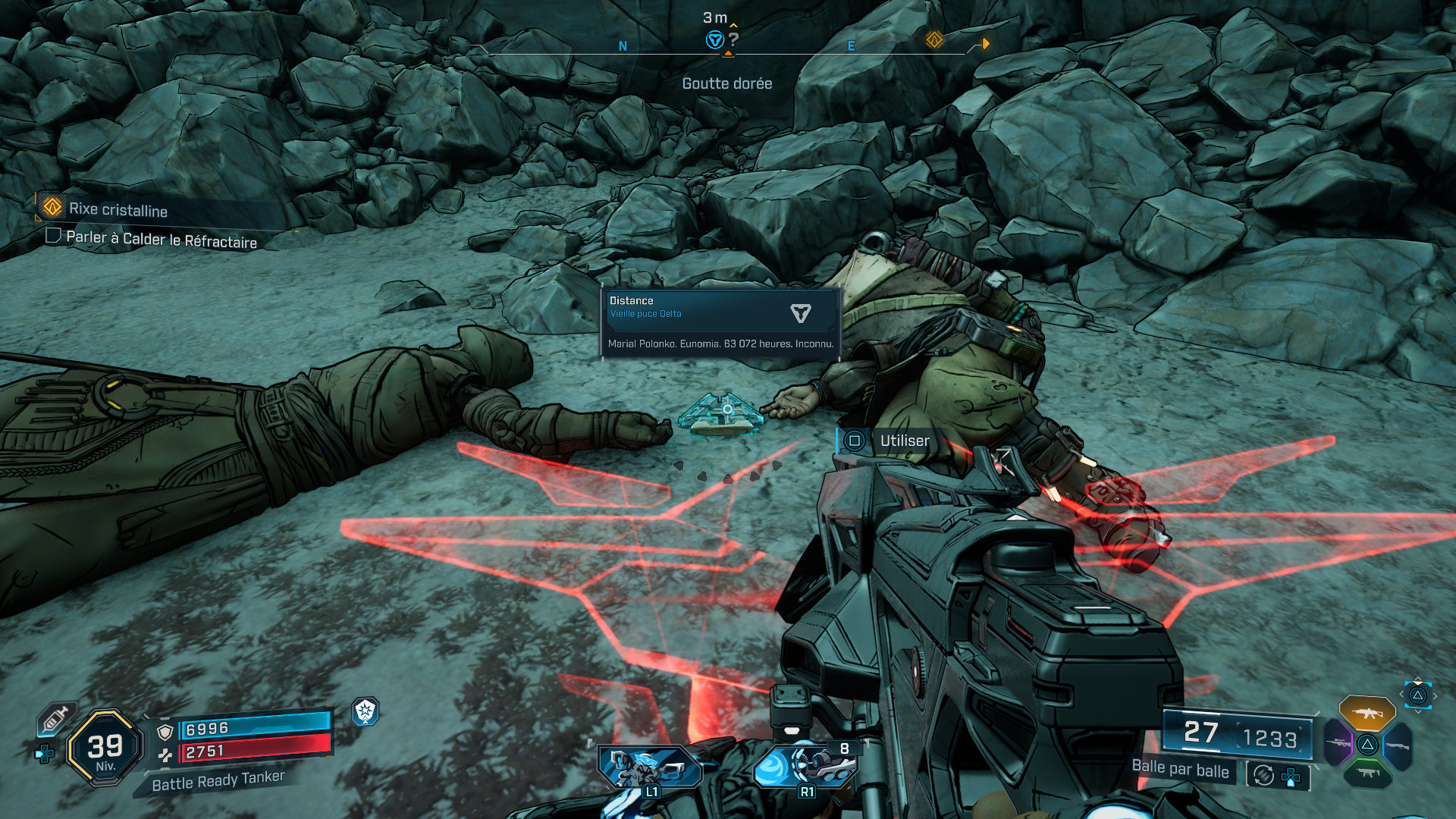Viewport: 1456px width, 819px height.
Task: Switch to the purple sniper rifle slot
Action: pyautogui.click(x=1338, y=743)
